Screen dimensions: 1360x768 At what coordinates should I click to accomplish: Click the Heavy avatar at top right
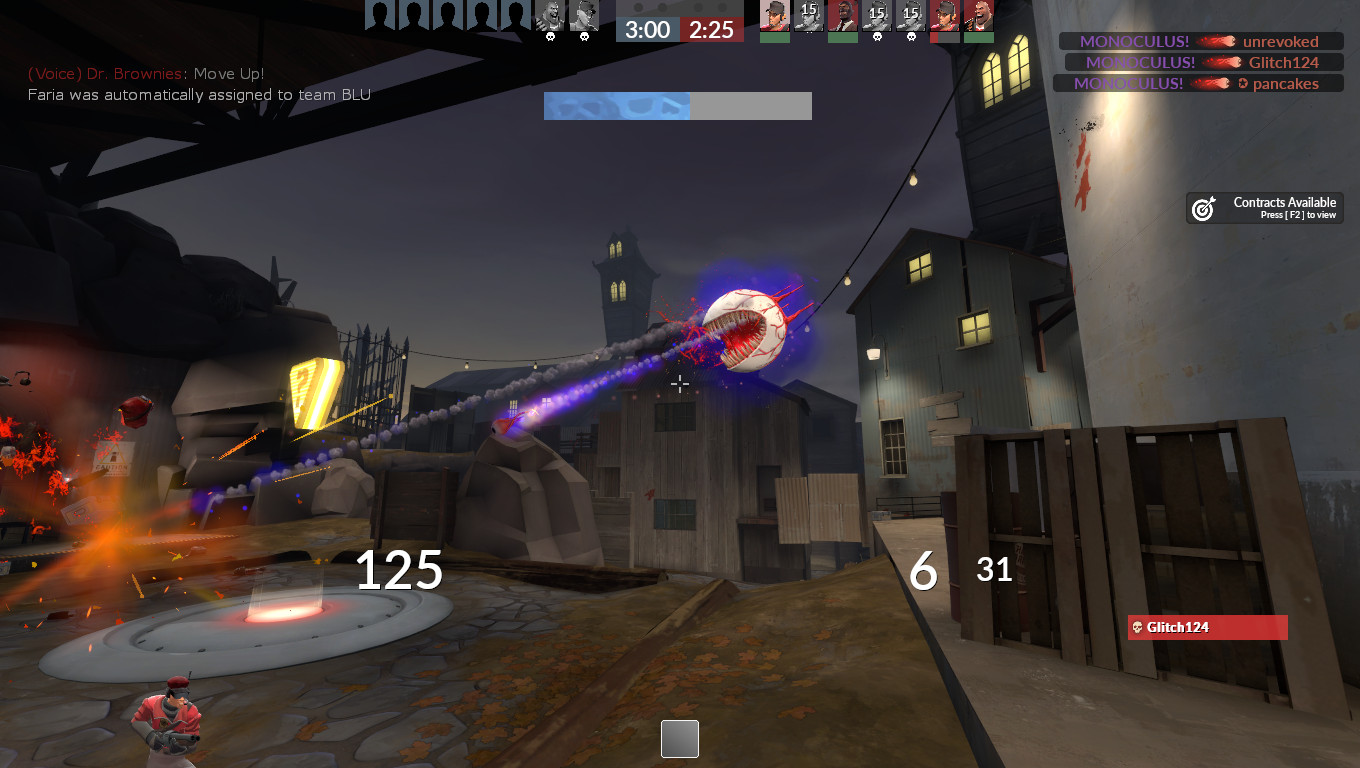[x=977, y=18]
